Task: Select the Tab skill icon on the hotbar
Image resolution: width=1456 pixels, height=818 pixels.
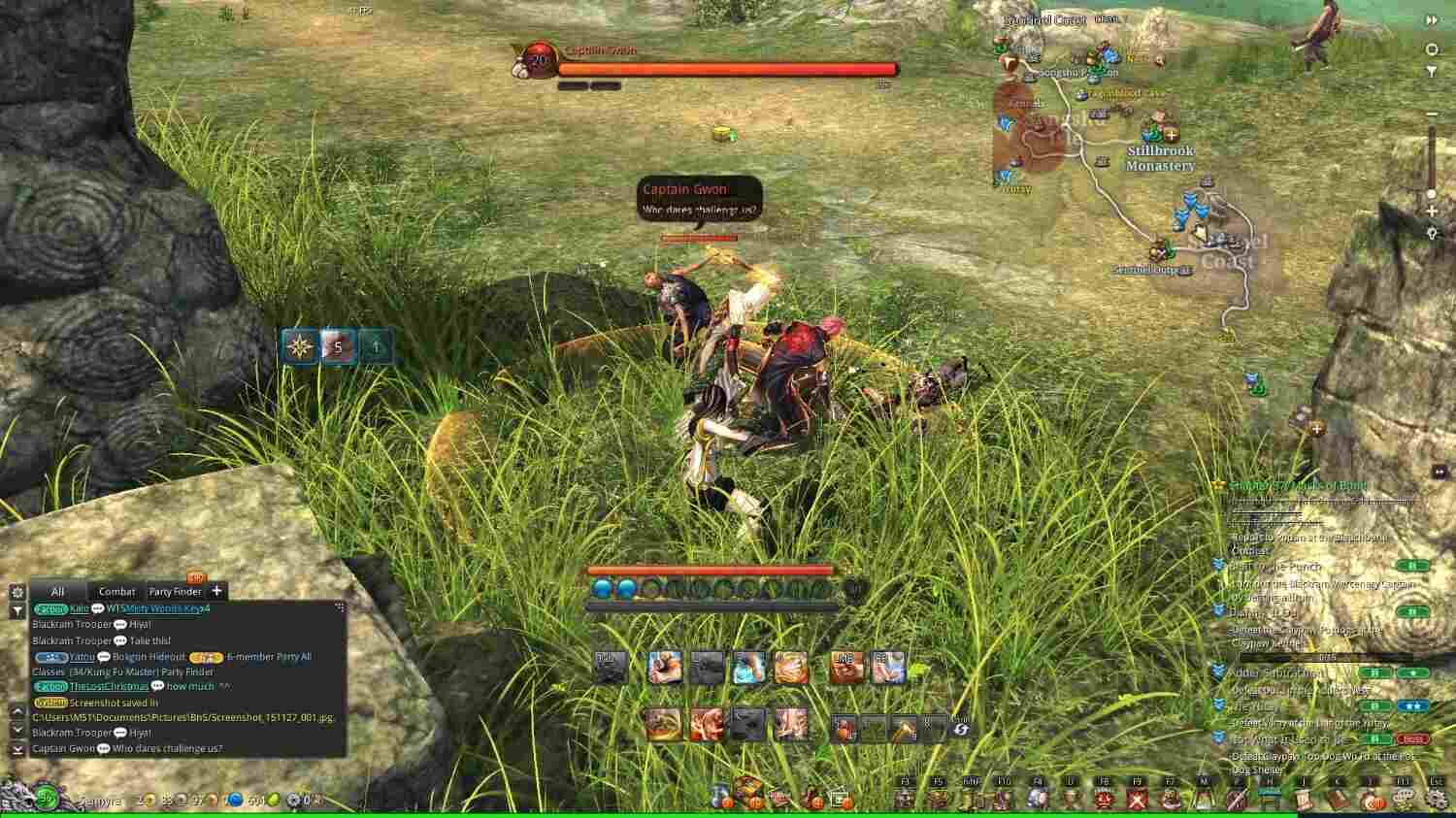Action: pos(610,667)
